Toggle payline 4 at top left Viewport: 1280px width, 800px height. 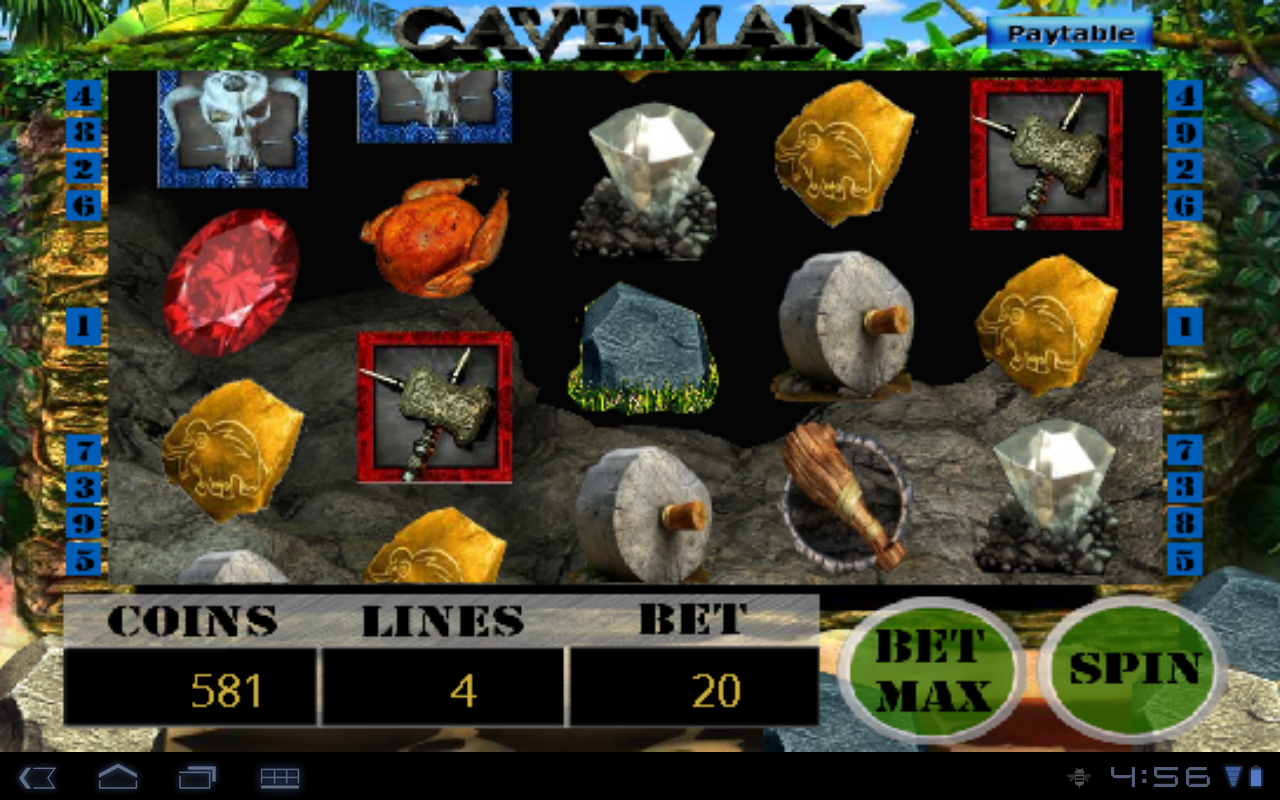tap(84, 97)
